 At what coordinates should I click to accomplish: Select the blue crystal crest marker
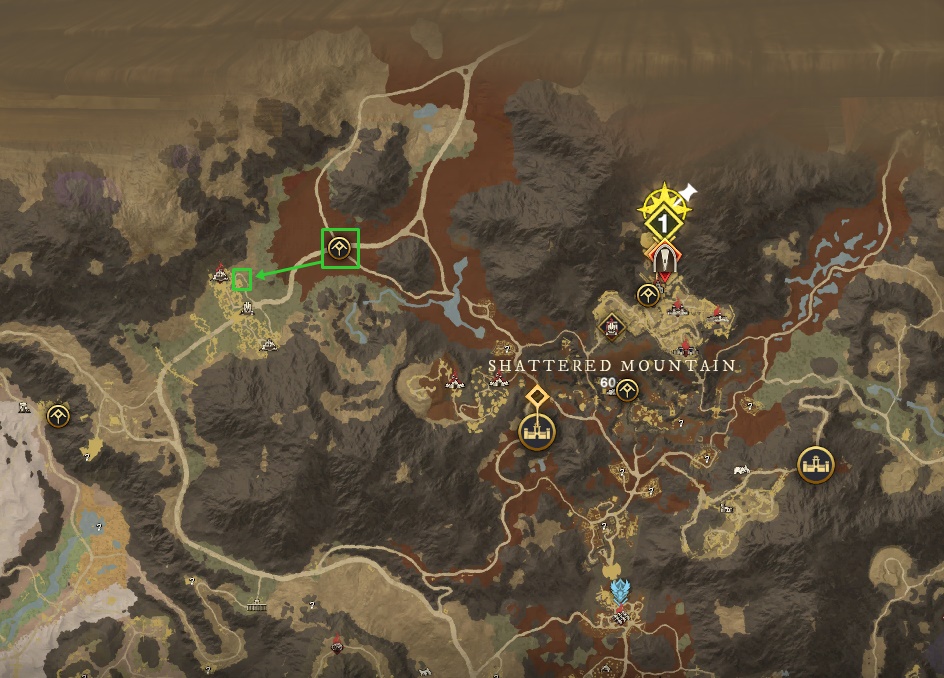[621, 590]
